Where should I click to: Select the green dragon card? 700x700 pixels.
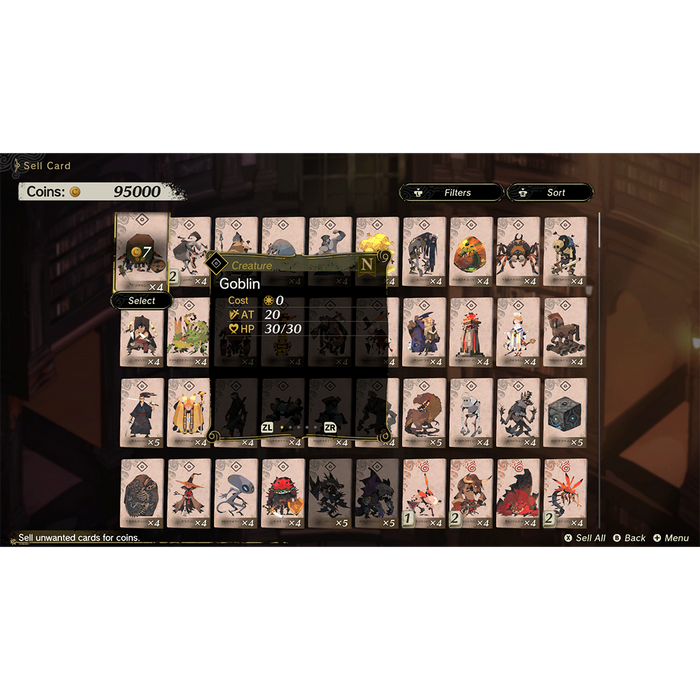coord(189,332)
